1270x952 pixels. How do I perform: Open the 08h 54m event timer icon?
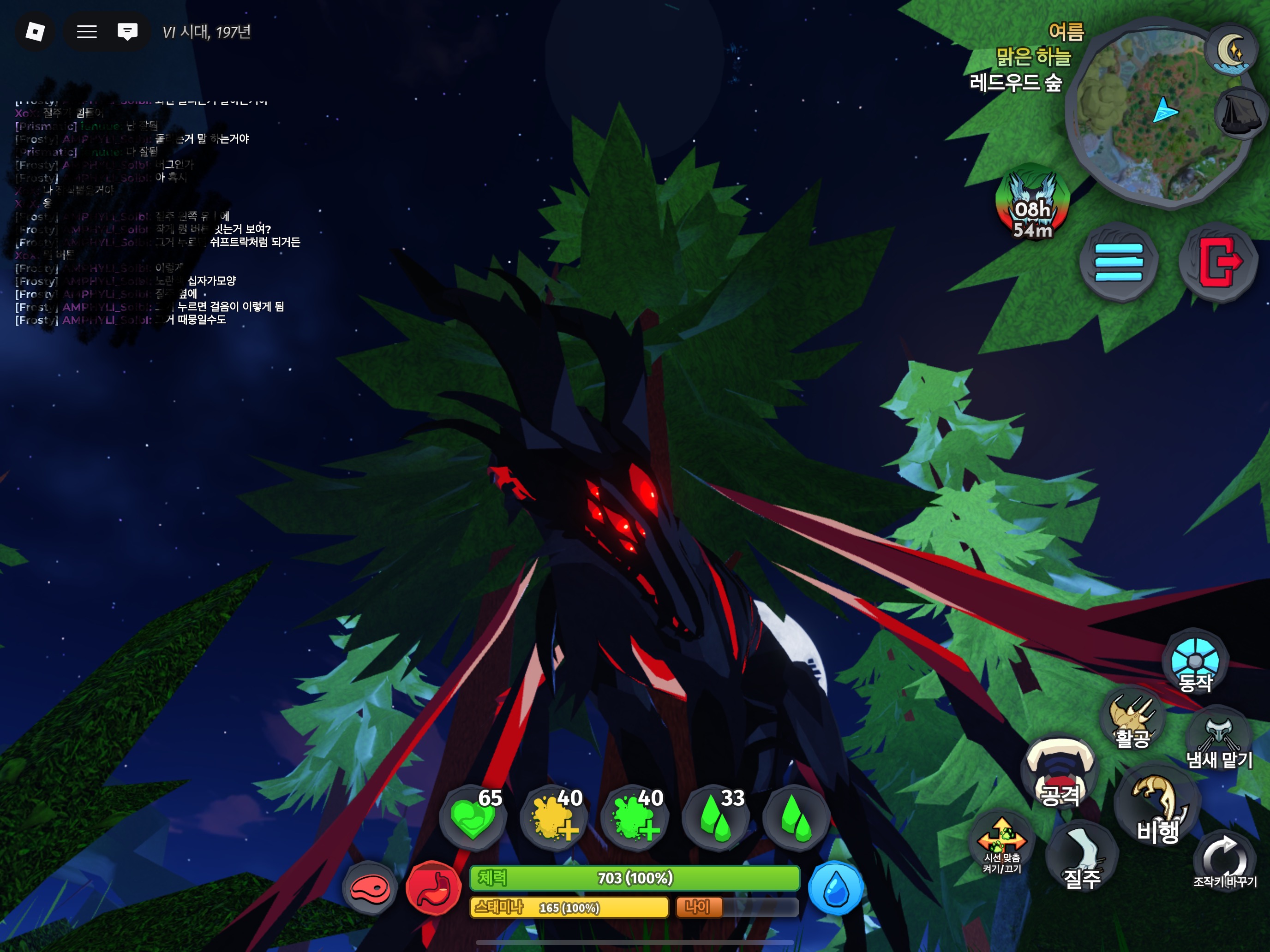1032,204
